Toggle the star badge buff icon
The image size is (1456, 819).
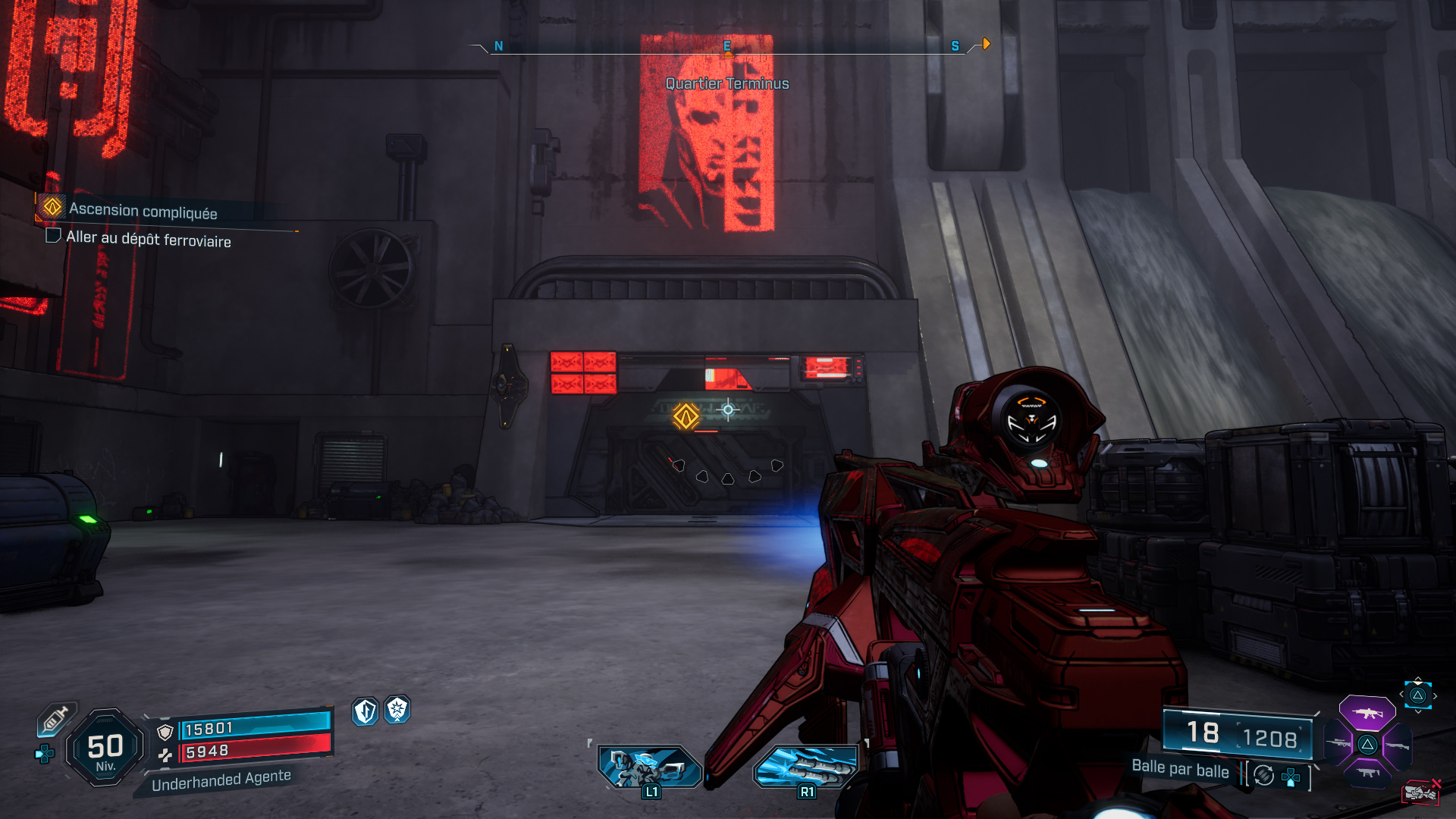coord(398,711)
